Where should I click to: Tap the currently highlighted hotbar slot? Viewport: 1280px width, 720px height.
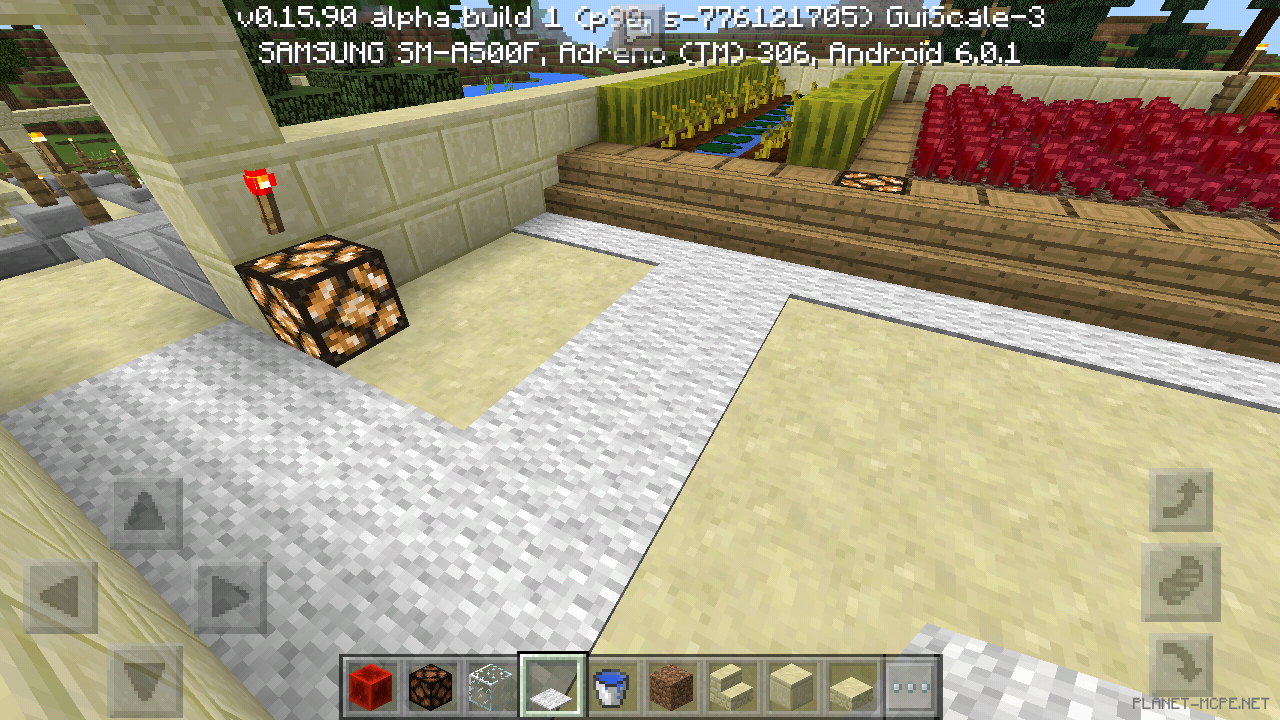click(551, 687)
